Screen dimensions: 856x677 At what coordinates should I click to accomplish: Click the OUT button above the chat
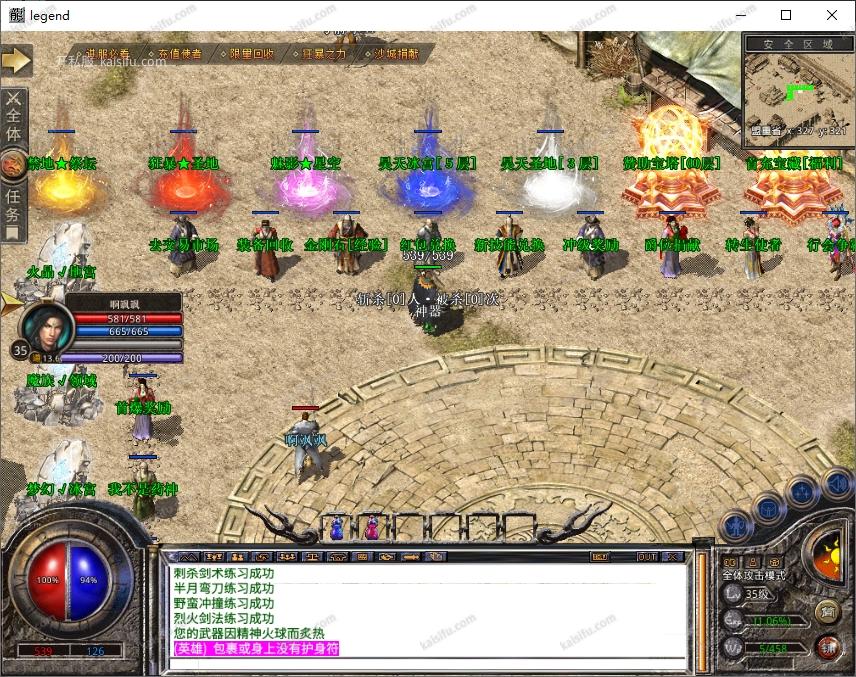click(647, 556)
